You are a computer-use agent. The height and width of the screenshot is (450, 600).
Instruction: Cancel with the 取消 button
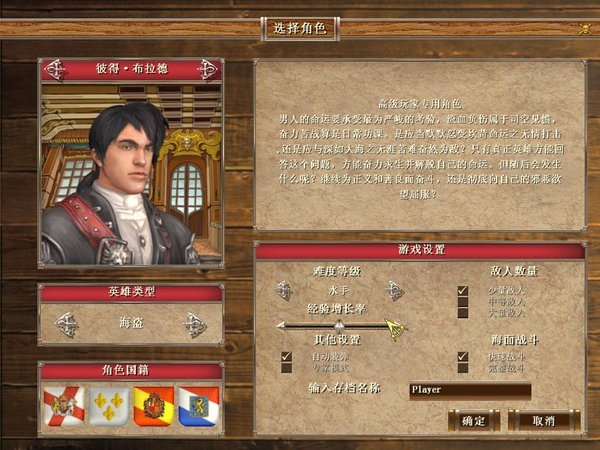544,420
